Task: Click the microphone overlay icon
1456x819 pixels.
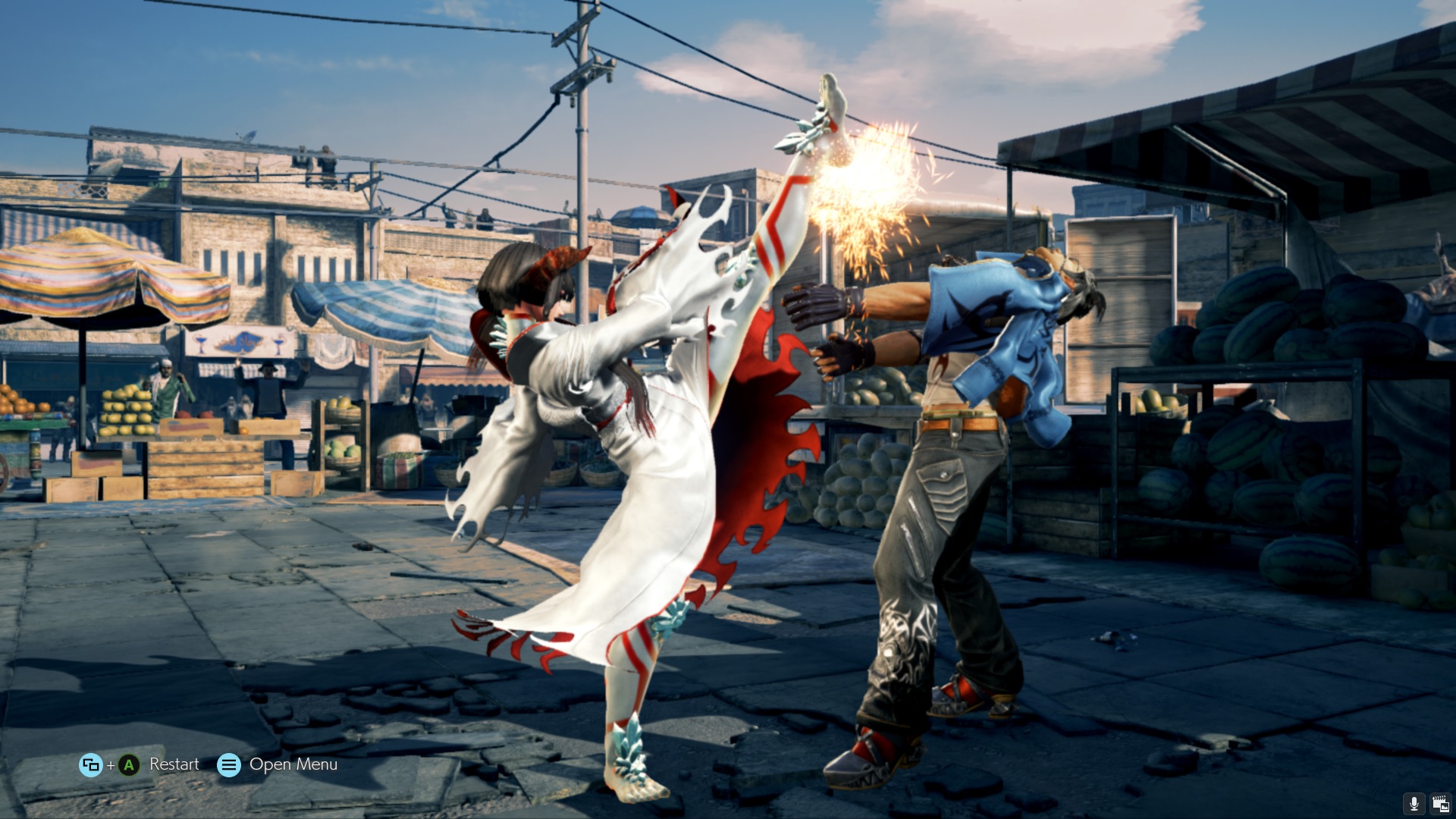Action: (x=1414, y=804)
